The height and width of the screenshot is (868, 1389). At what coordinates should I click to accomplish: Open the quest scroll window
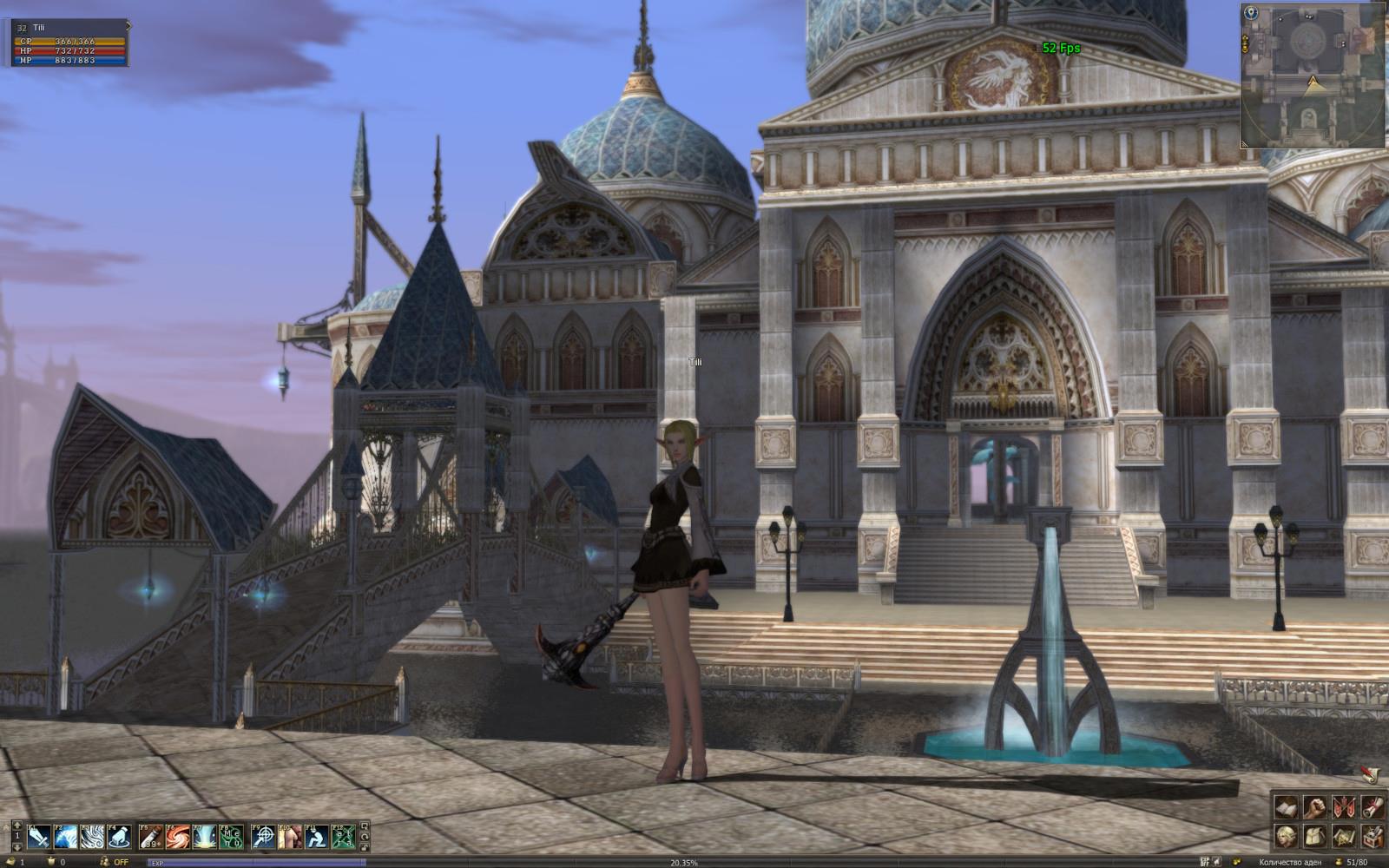[x=1373, y=806]
